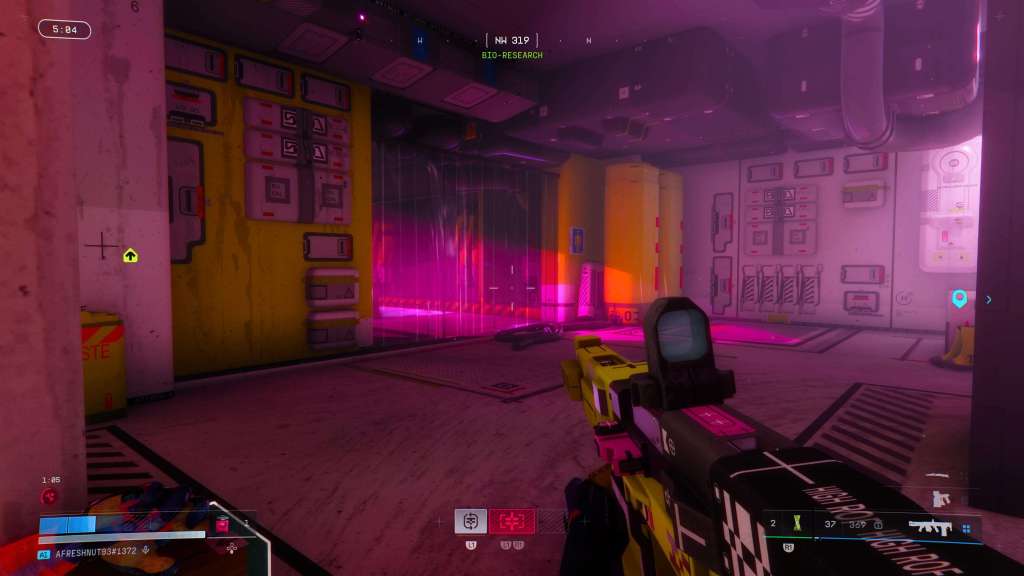Click the AFRESHNUT03#1372 player nameplate

95,550
